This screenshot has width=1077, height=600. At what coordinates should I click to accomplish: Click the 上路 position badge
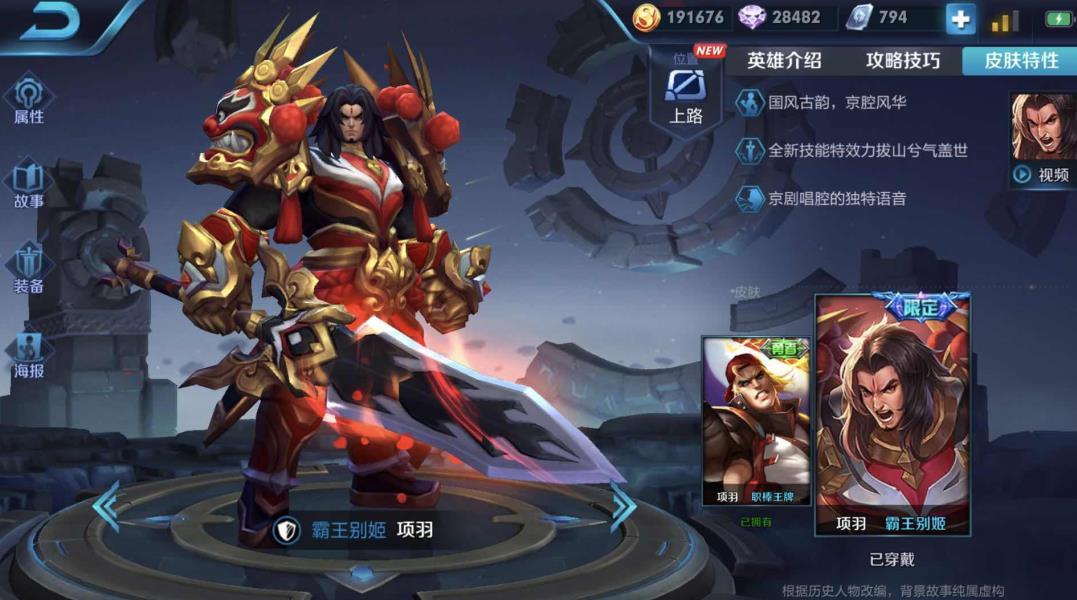pyautogui.click(x=685, y=96)
